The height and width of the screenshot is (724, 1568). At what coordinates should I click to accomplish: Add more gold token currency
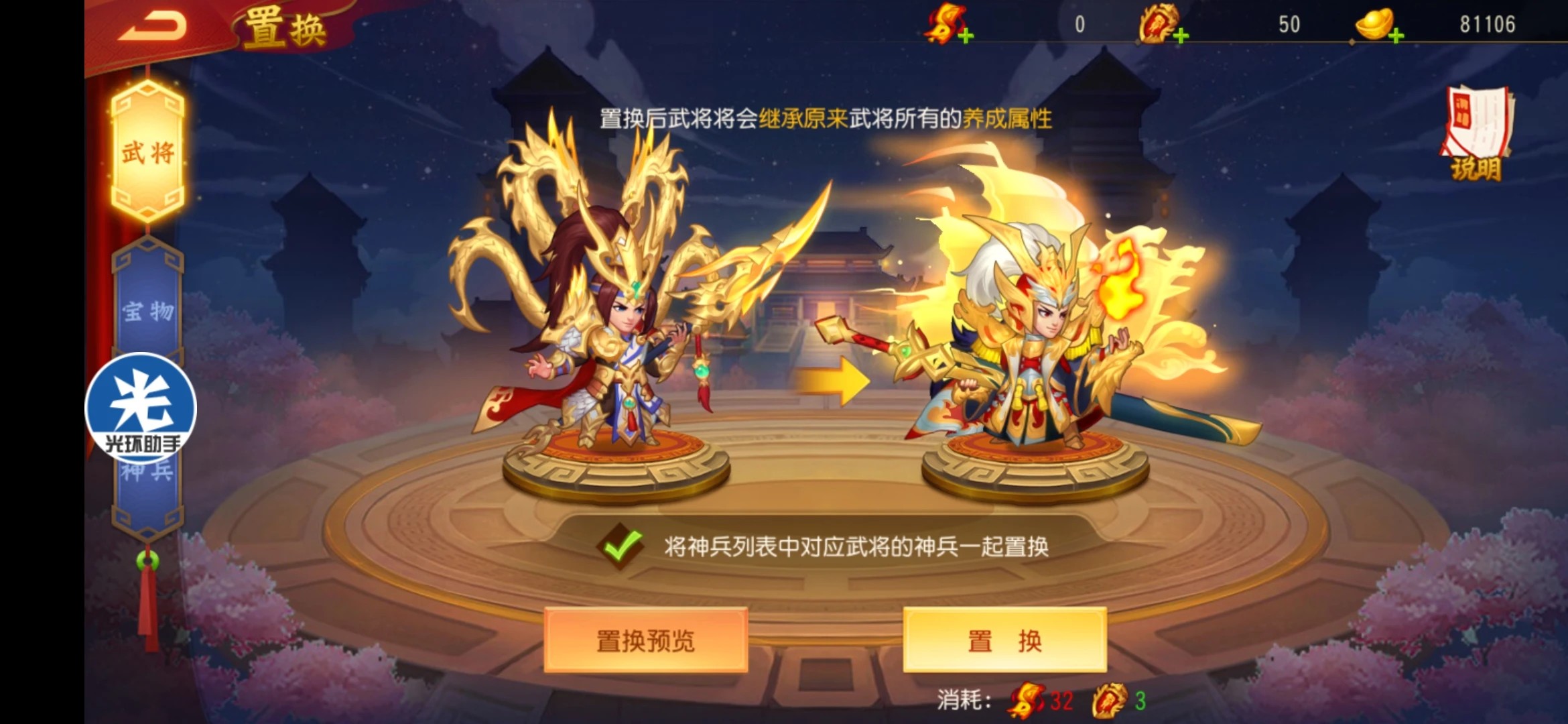[1181, 36]
